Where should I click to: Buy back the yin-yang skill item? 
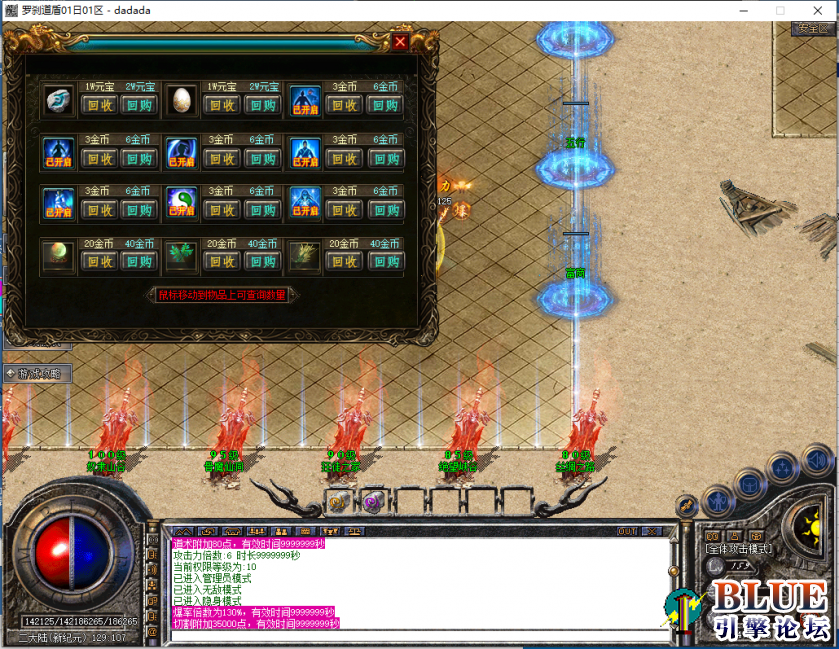[263, 210]
